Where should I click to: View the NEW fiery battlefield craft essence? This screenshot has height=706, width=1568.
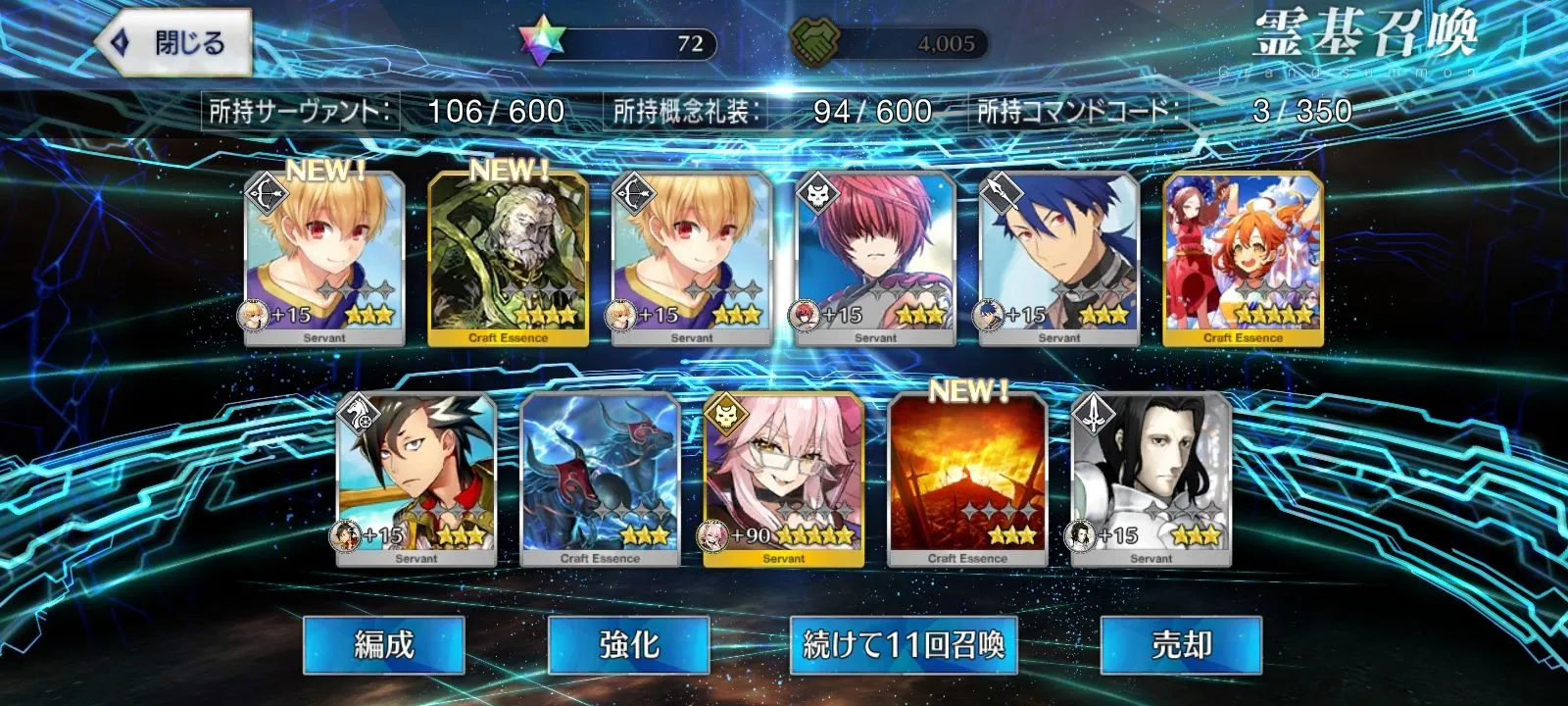(967, 480)
